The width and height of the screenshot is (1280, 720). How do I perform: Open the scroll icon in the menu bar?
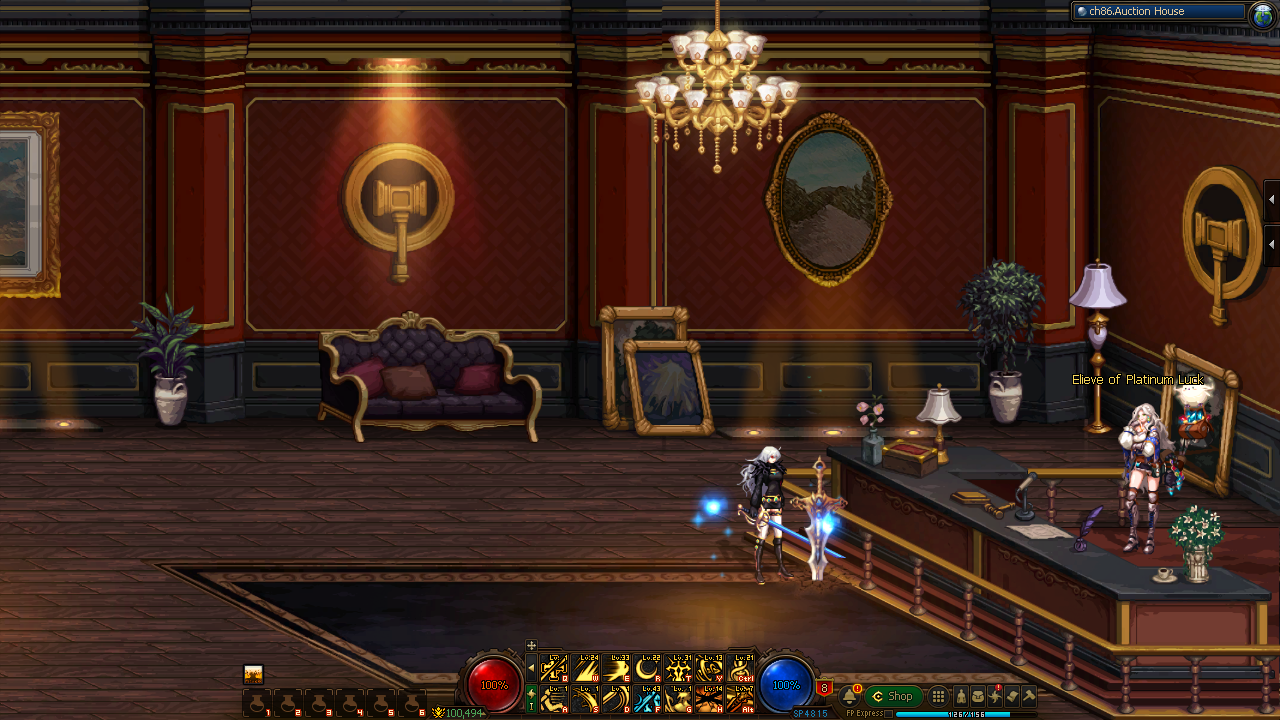1012,696
